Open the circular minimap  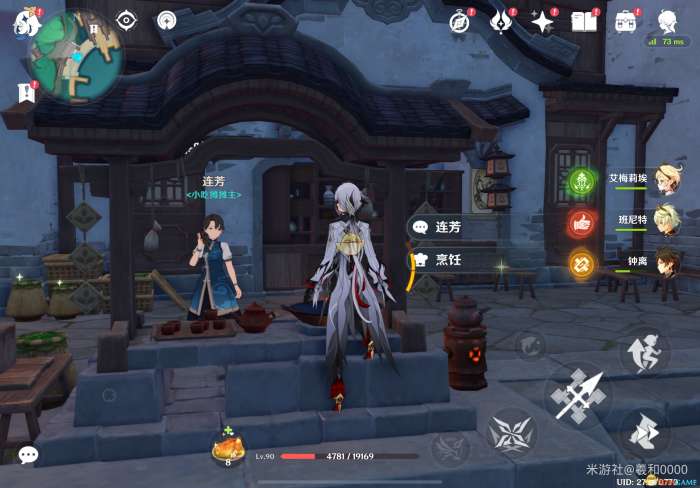pos(75,56)
